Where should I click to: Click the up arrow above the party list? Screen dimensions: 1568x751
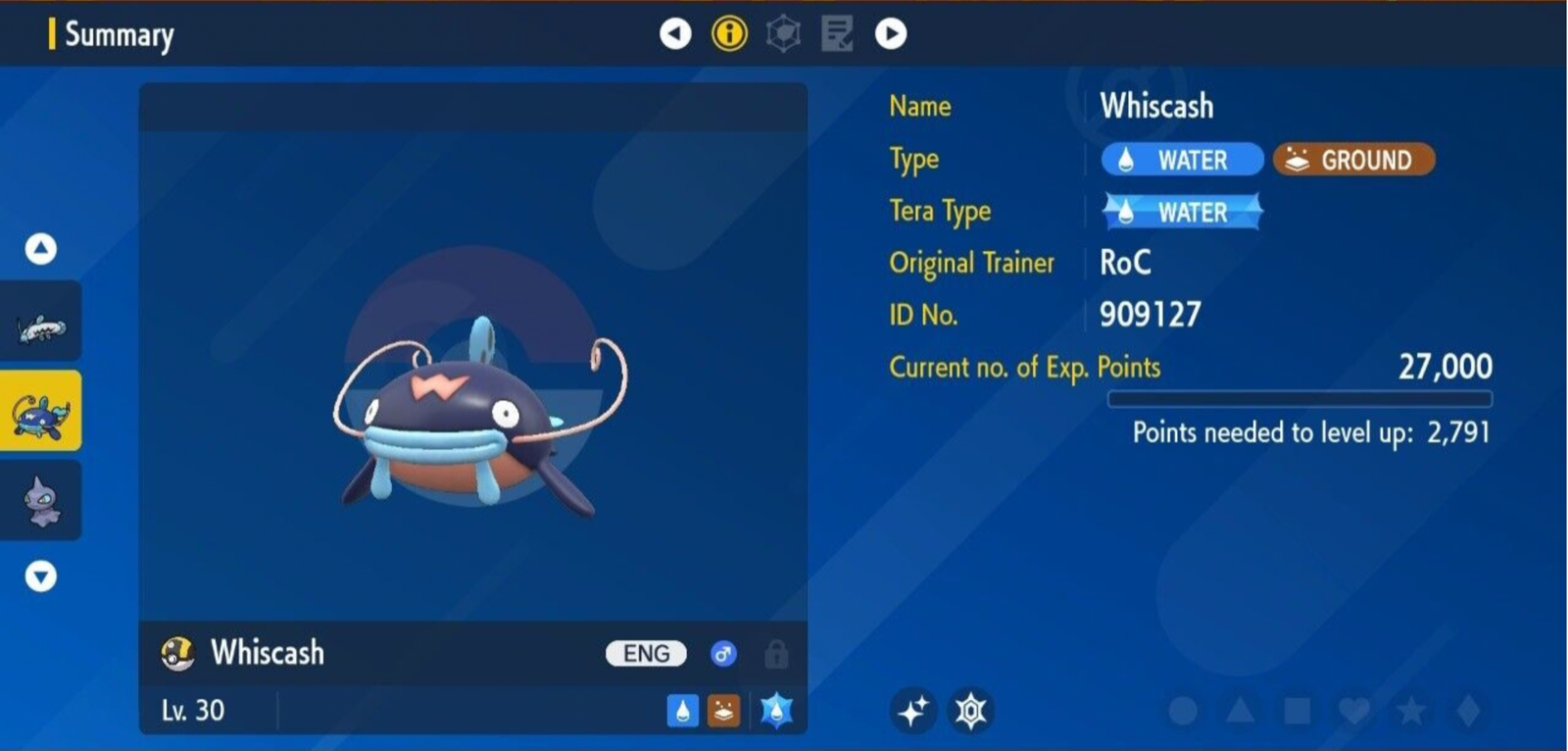pyautogui.click(x=40, y=248)
